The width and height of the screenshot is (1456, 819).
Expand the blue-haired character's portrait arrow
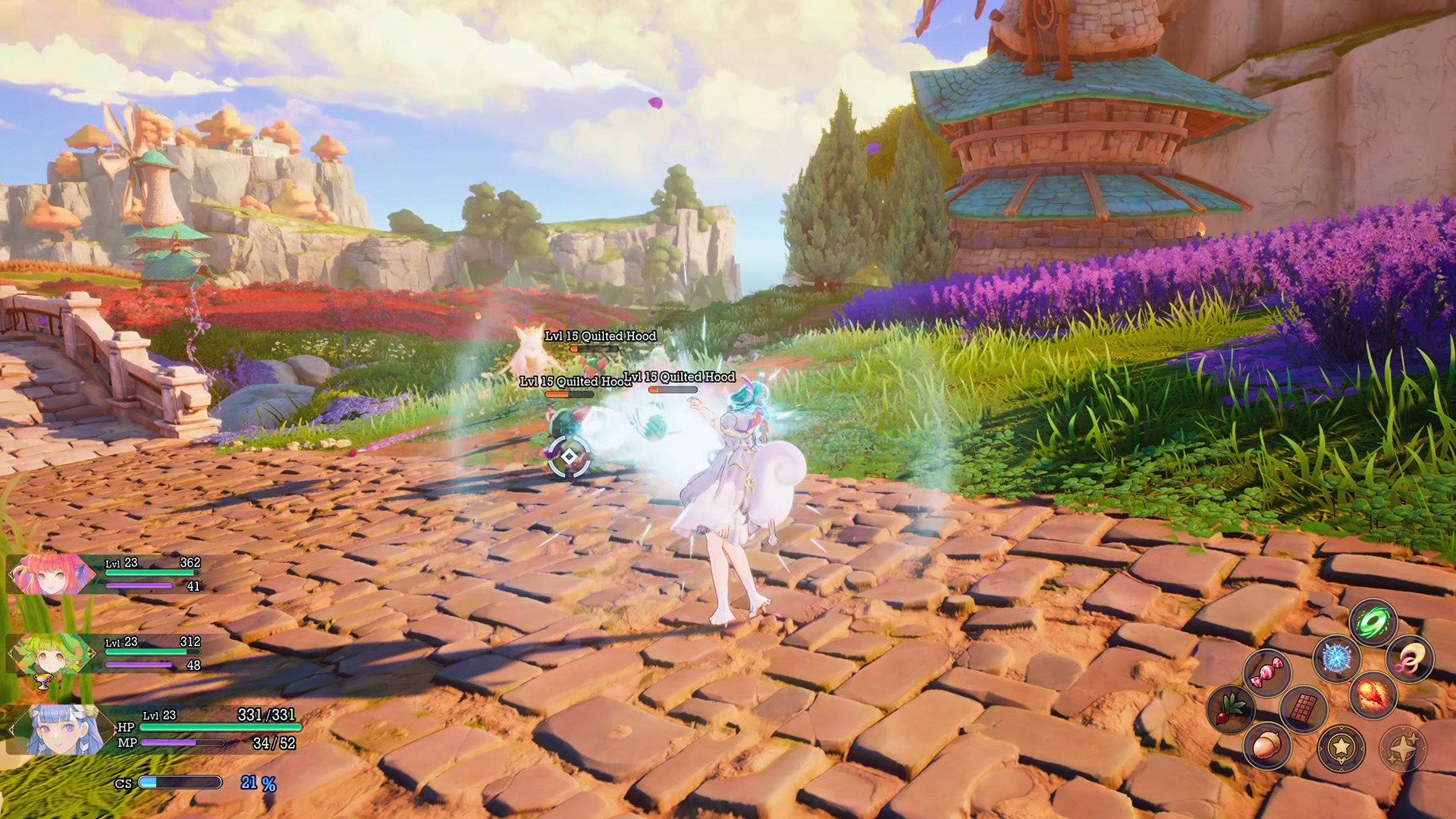point(12,728)
